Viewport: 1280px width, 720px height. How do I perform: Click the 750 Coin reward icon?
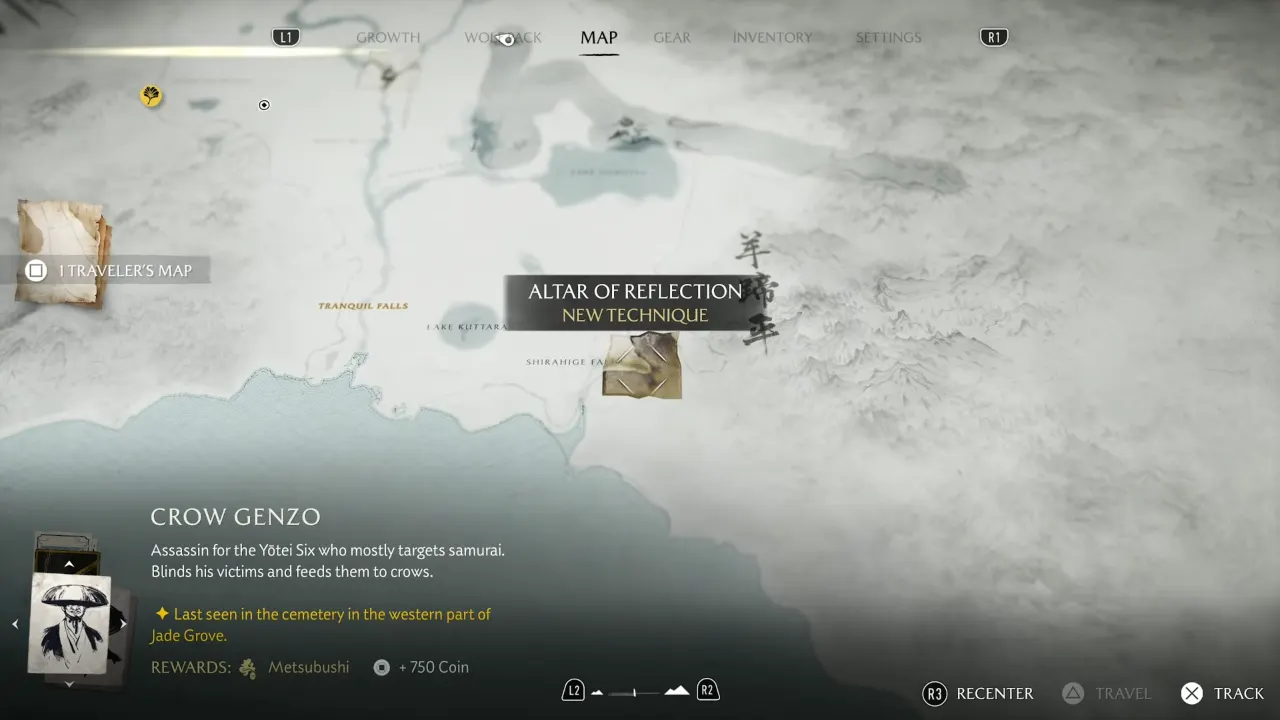click(381, 667)
